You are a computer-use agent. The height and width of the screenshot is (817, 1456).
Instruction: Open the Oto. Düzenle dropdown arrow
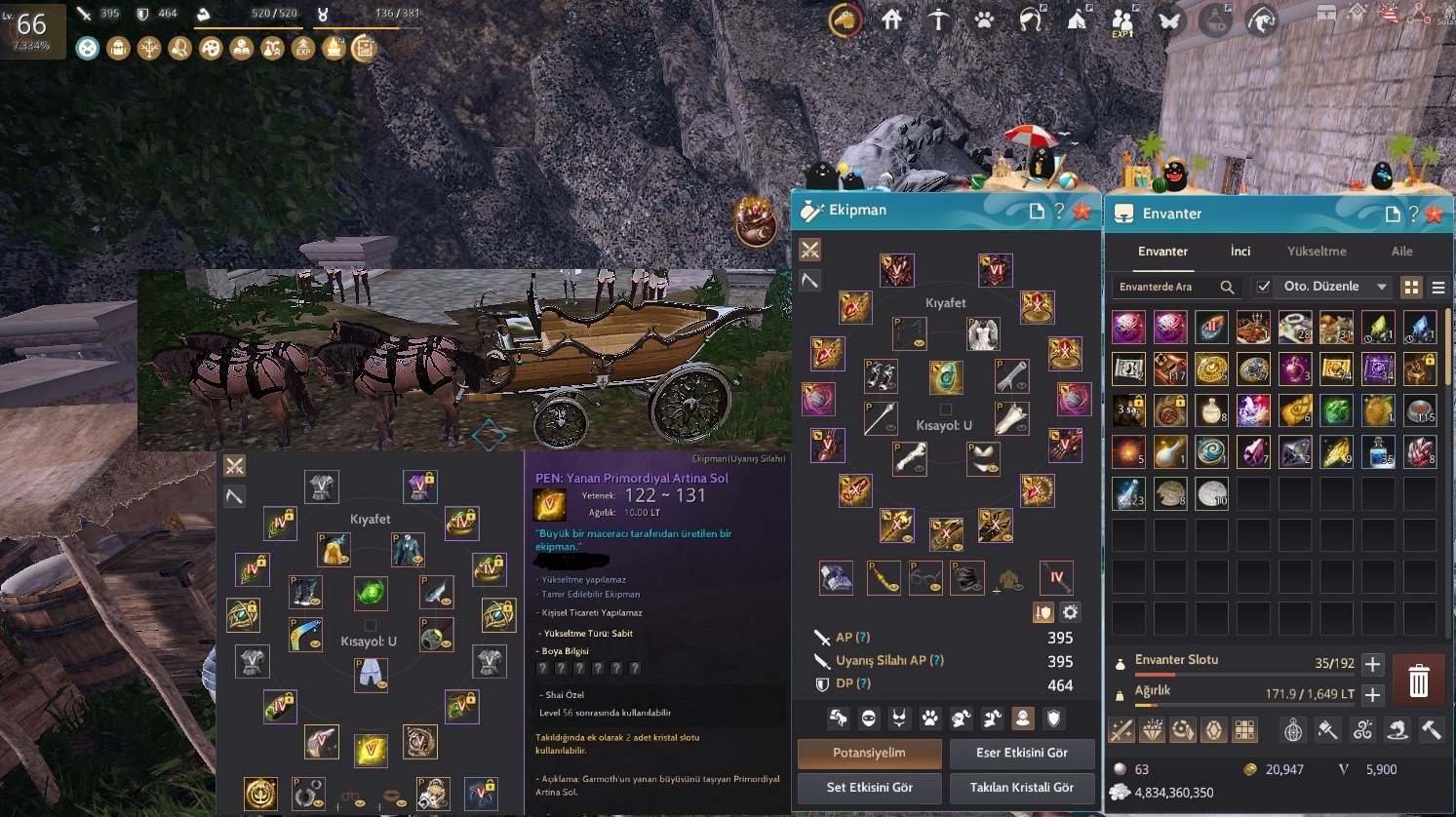coord(1381,287)
